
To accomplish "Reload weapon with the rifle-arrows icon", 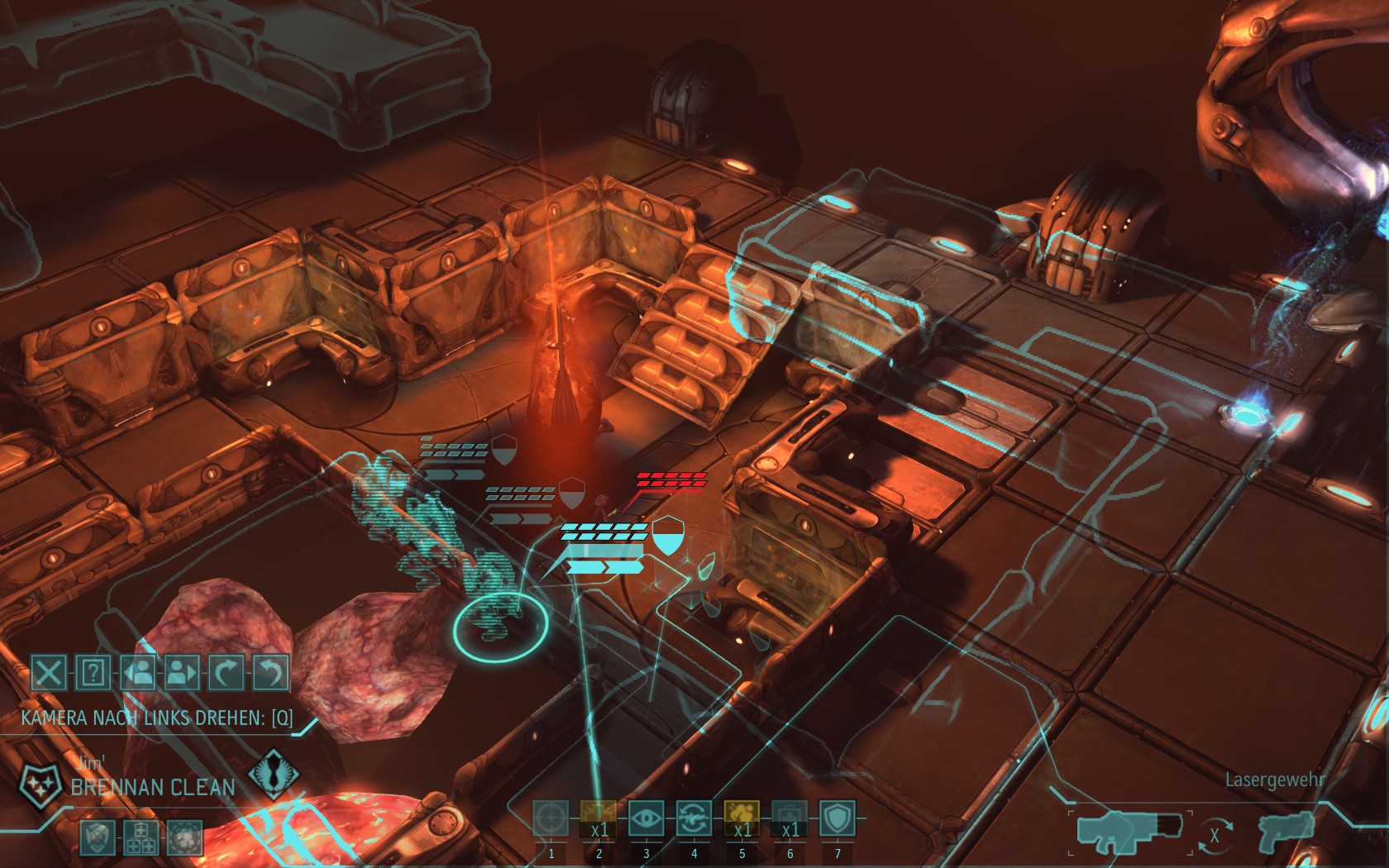I will [694, 818].
